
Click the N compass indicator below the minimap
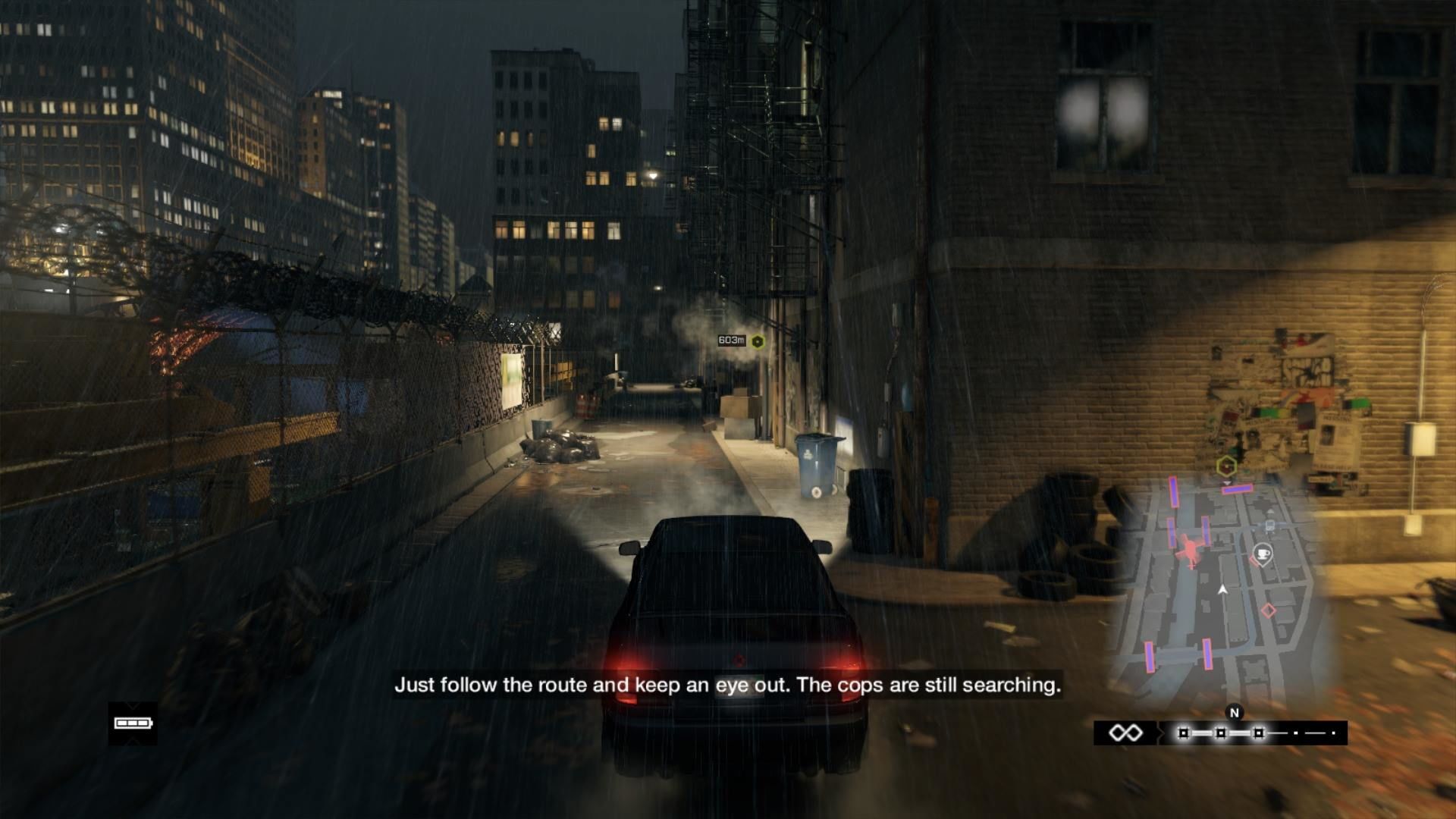coord(1235,712)
